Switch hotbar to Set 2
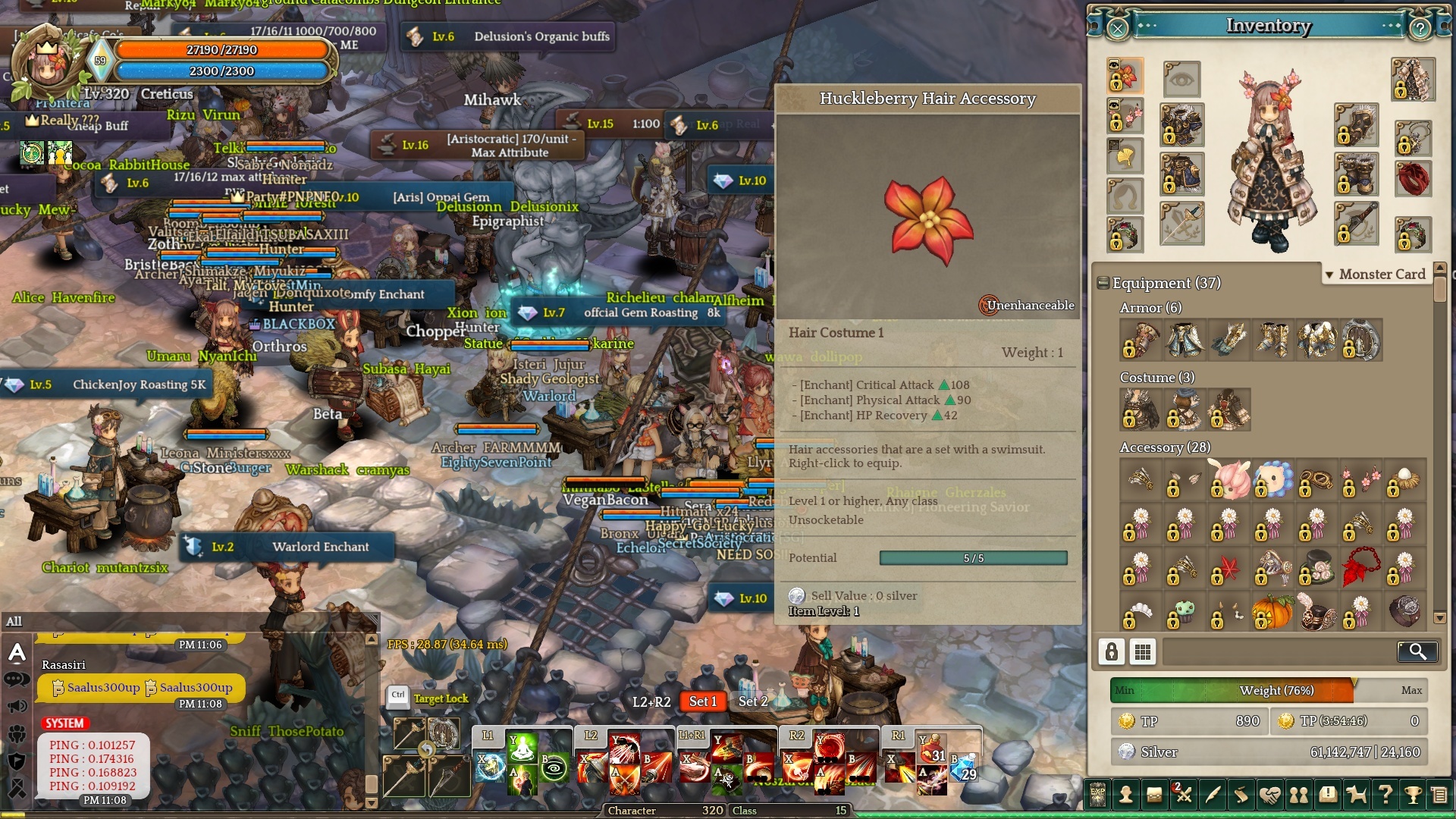 tap(753, 701)
